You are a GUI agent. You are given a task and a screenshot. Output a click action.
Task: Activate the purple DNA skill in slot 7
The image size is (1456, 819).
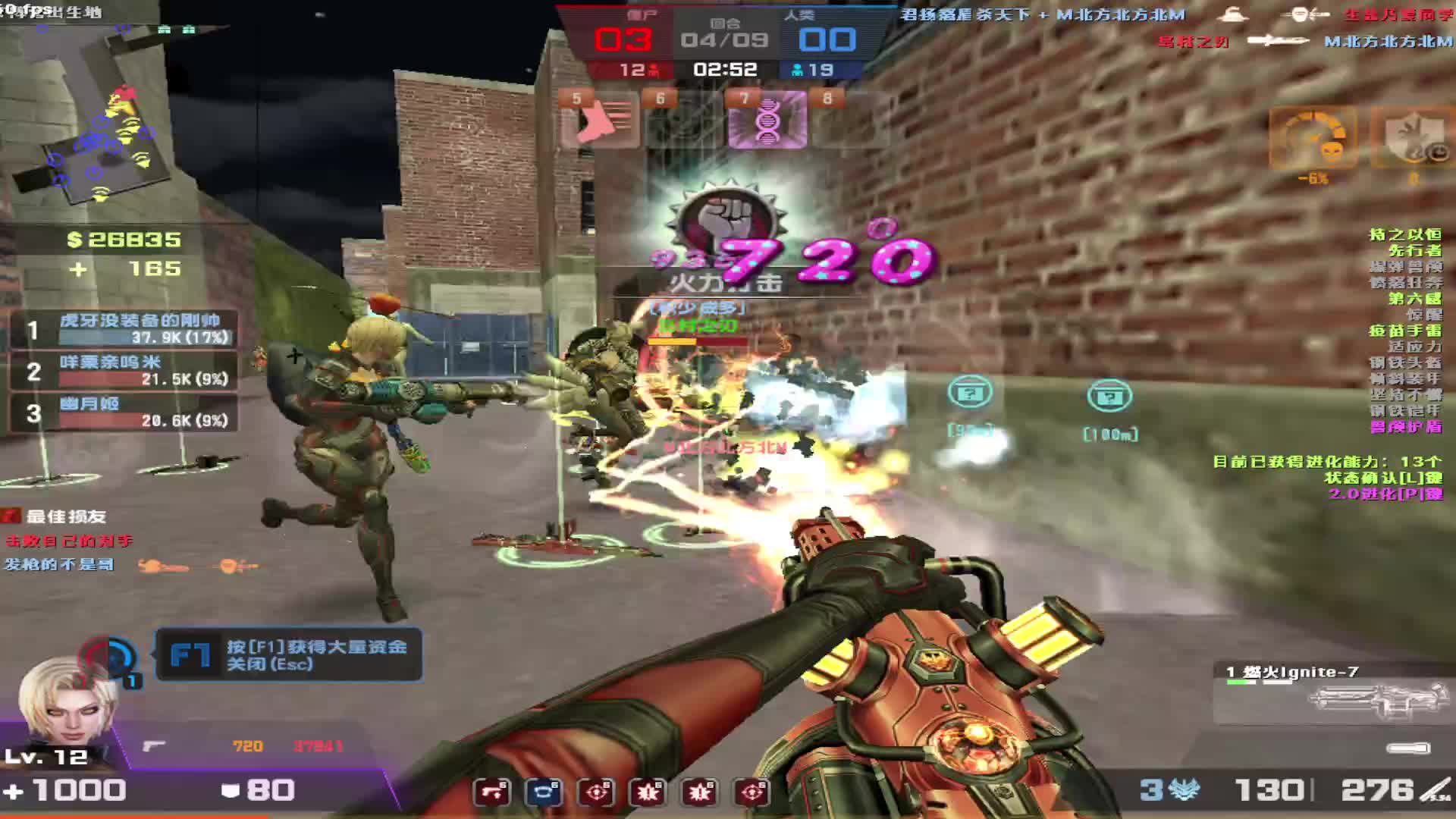pos(767,120)
